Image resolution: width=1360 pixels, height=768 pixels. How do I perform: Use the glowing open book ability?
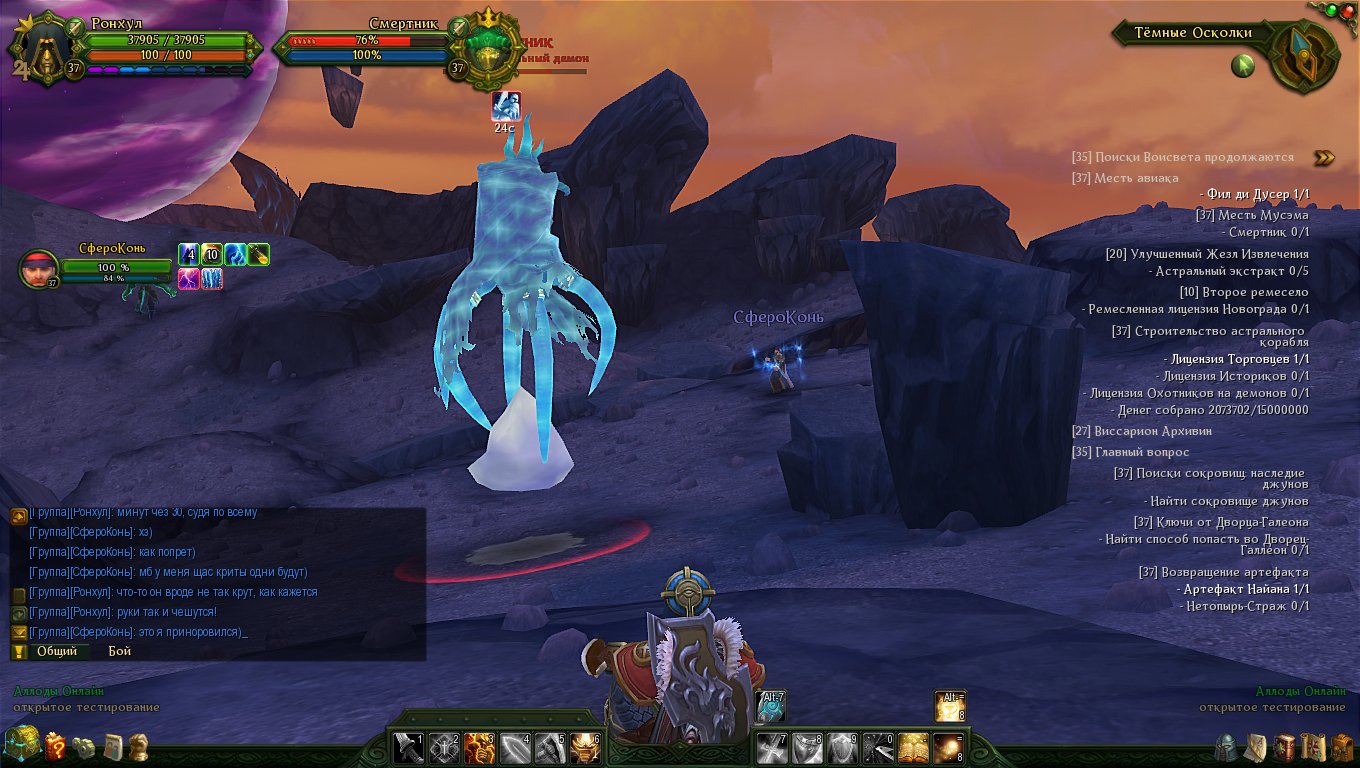click(913, 748)
